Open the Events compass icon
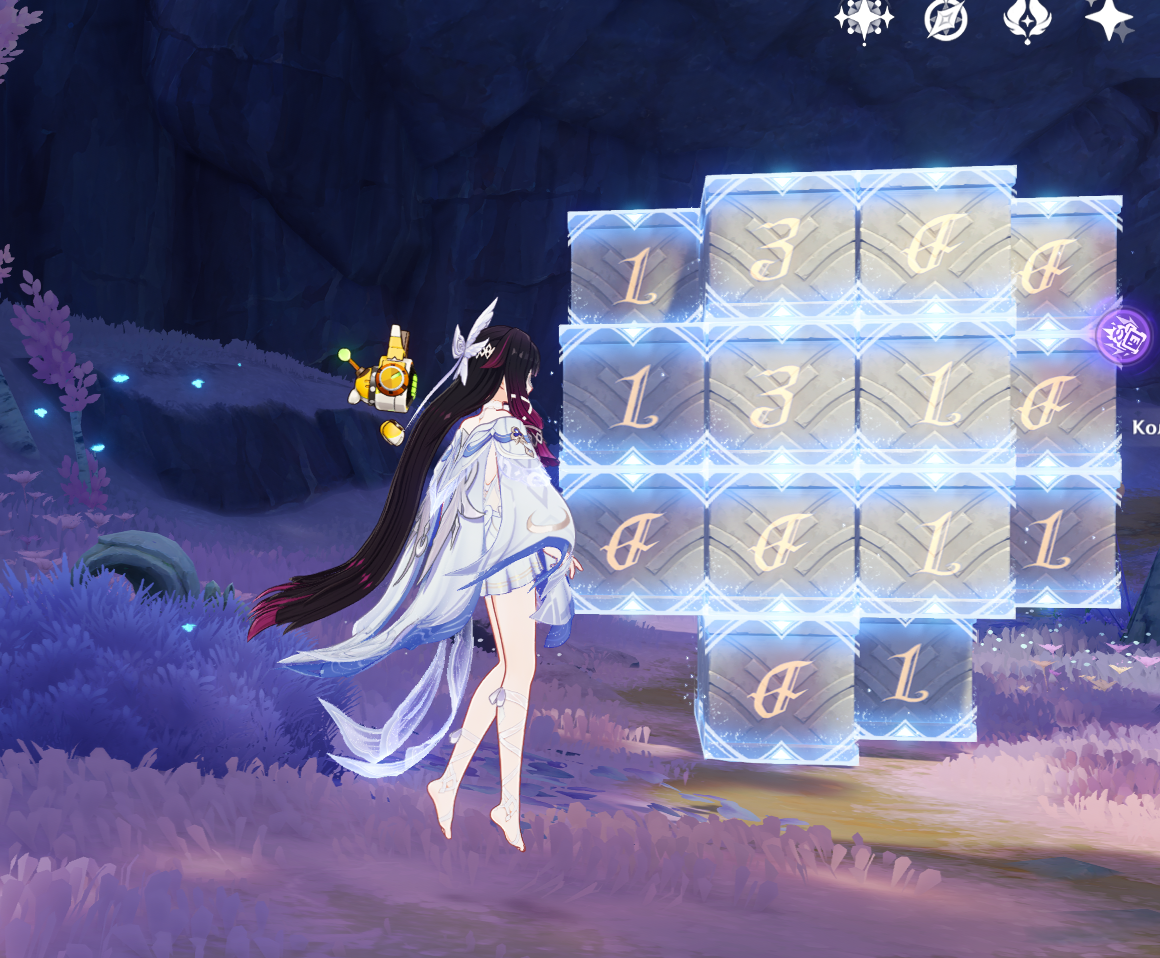 click(945, 20)
